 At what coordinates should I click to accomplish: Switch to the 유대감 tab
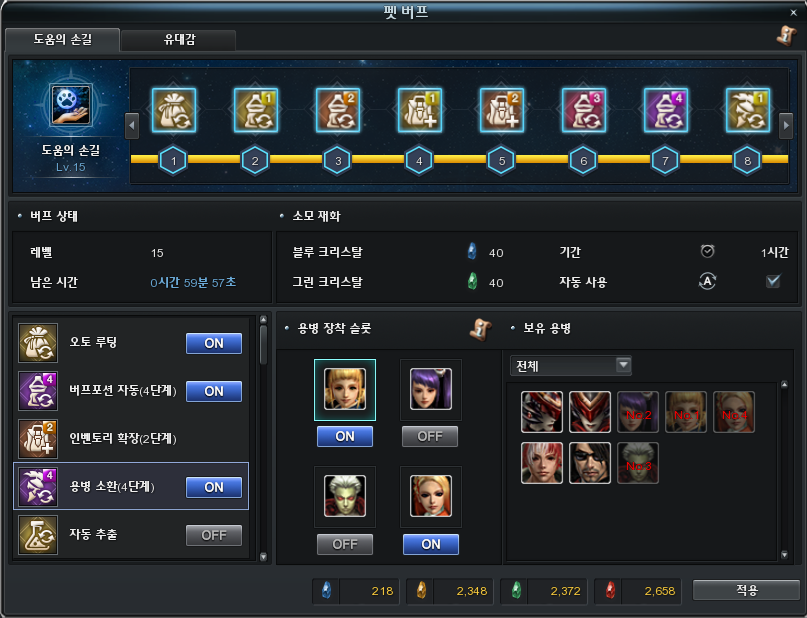click(180, 40)
